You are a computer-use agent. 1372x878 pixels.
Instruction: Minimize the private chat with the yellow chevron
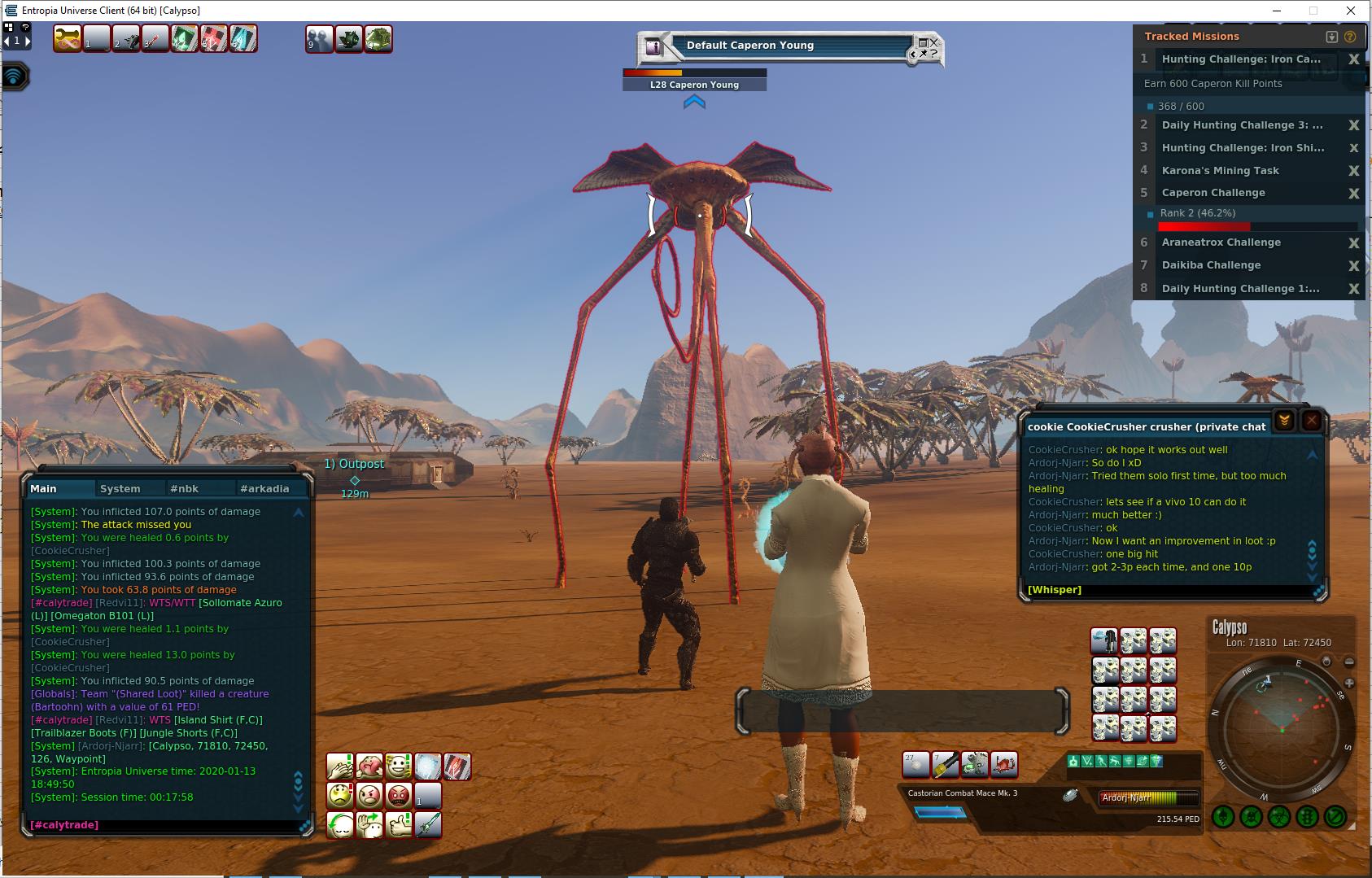tap(1284, 421)
